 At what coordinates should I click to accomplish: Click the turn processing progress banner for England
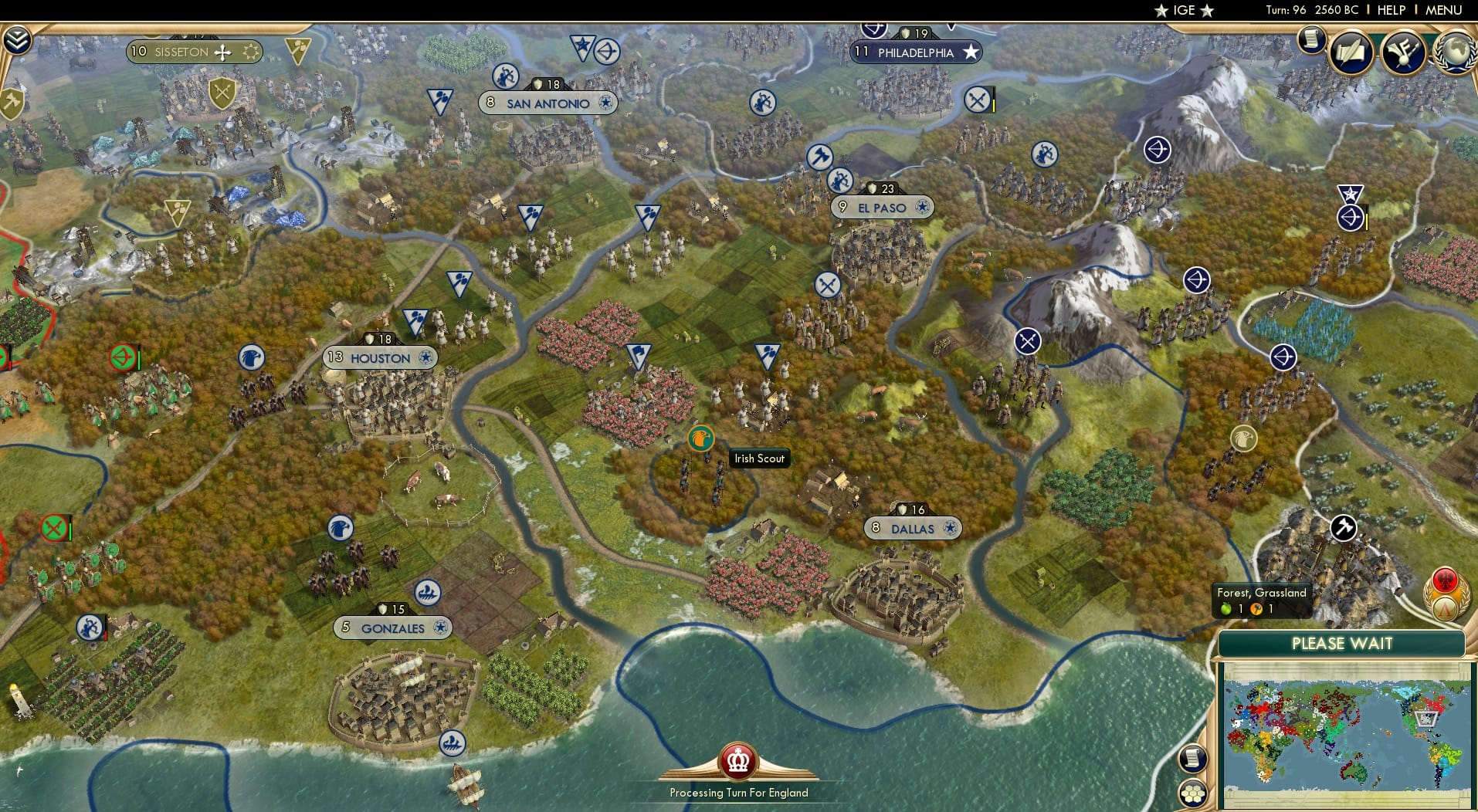737,792
